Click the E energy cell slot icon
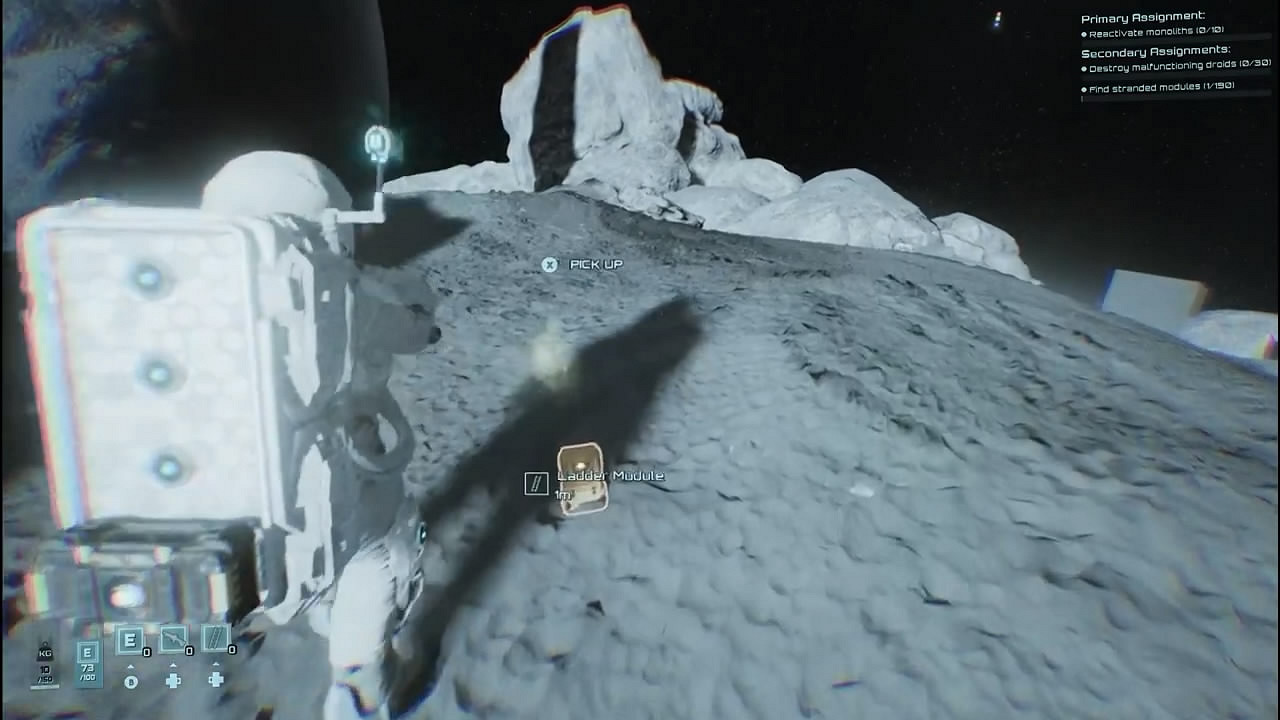Screen dimensions: 1280x720 click(x=130, y=640)
